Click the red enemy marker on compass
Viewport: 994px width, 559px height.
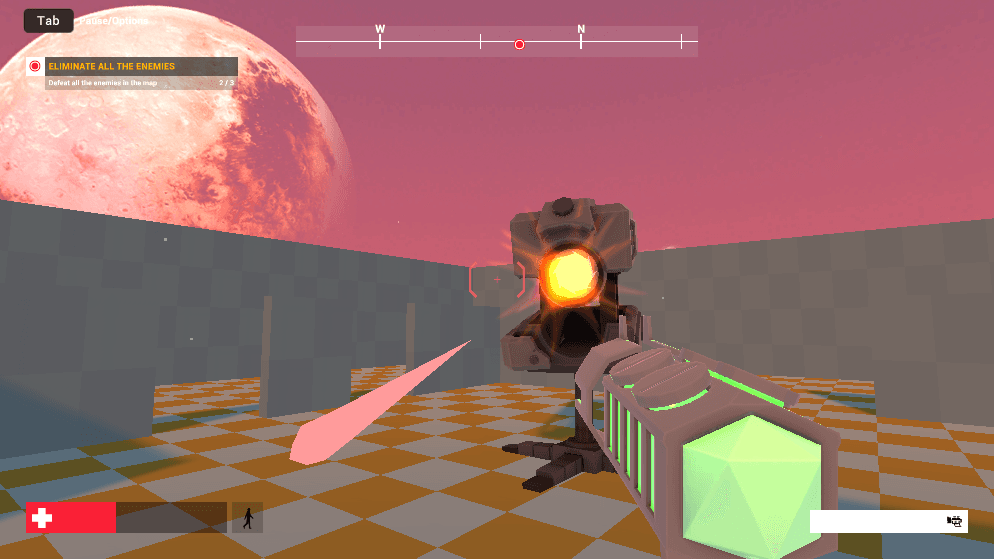point(519,44)
